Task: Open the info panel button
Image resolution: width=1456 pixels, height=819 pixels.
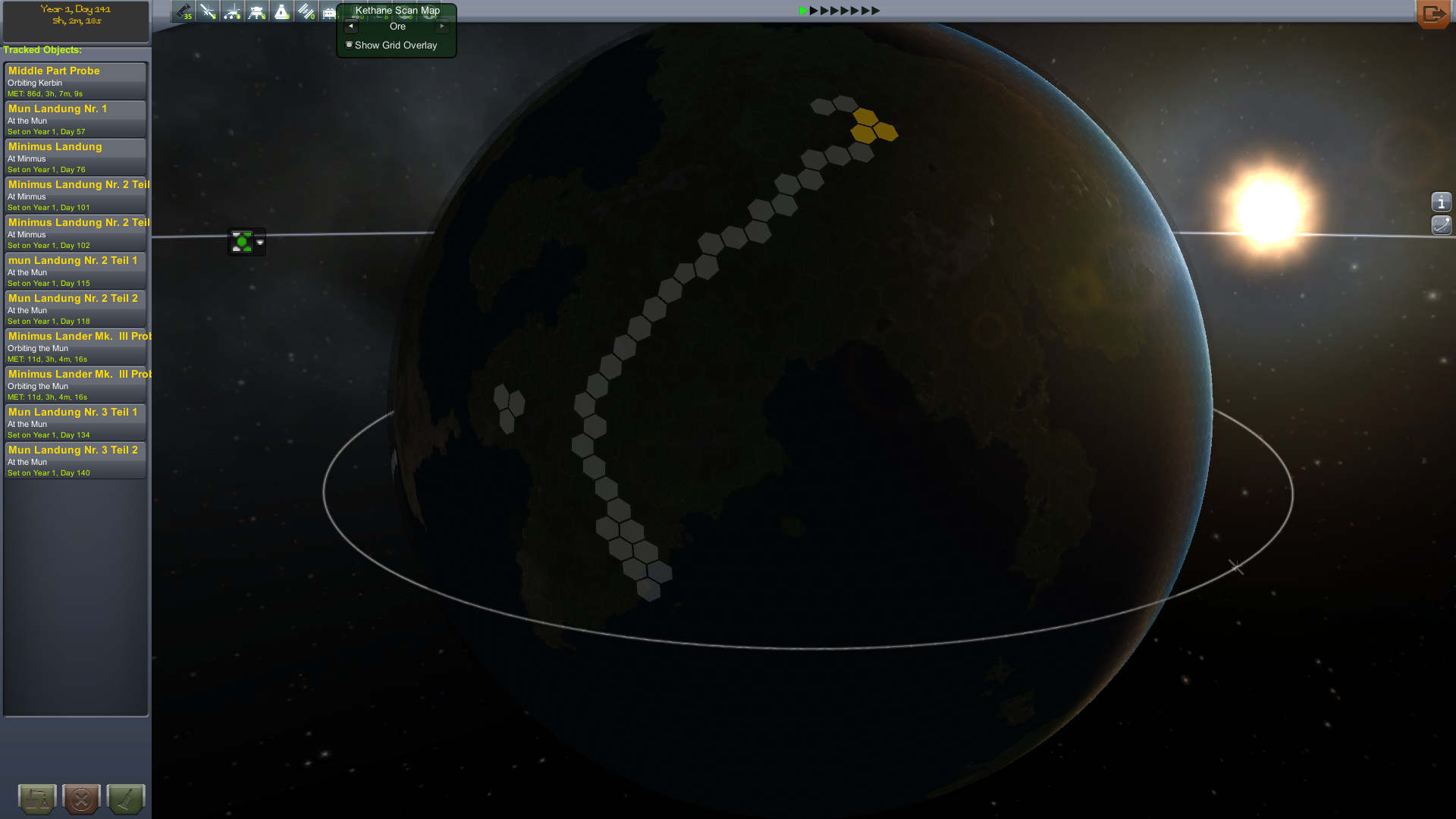Action: click(x=1441, y=202)
